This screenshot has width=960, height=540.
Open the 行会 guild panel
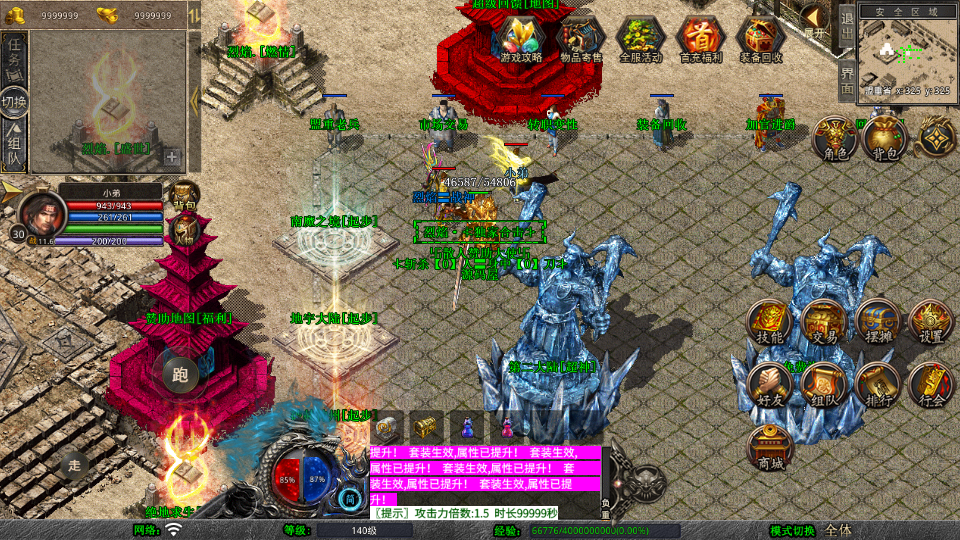(931, 385)
